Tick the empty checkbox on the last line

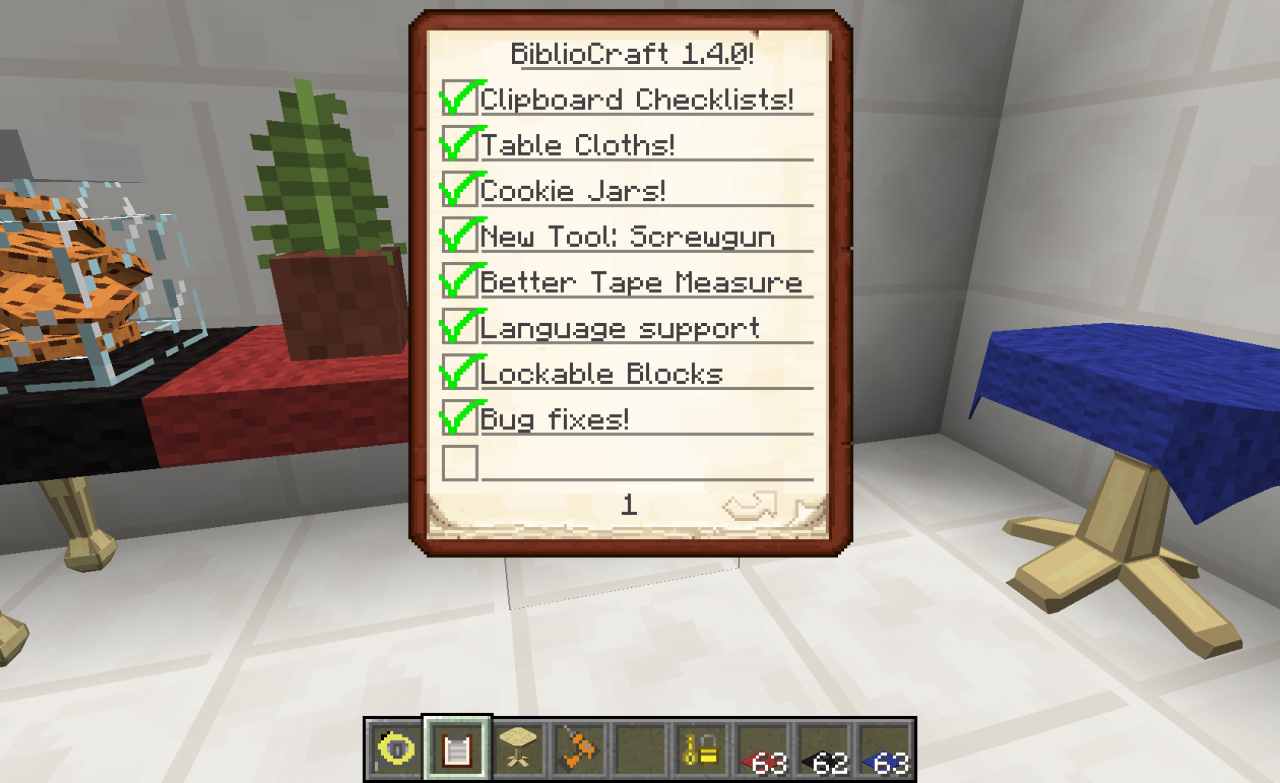pyautogui.click(x=460, y=463)
